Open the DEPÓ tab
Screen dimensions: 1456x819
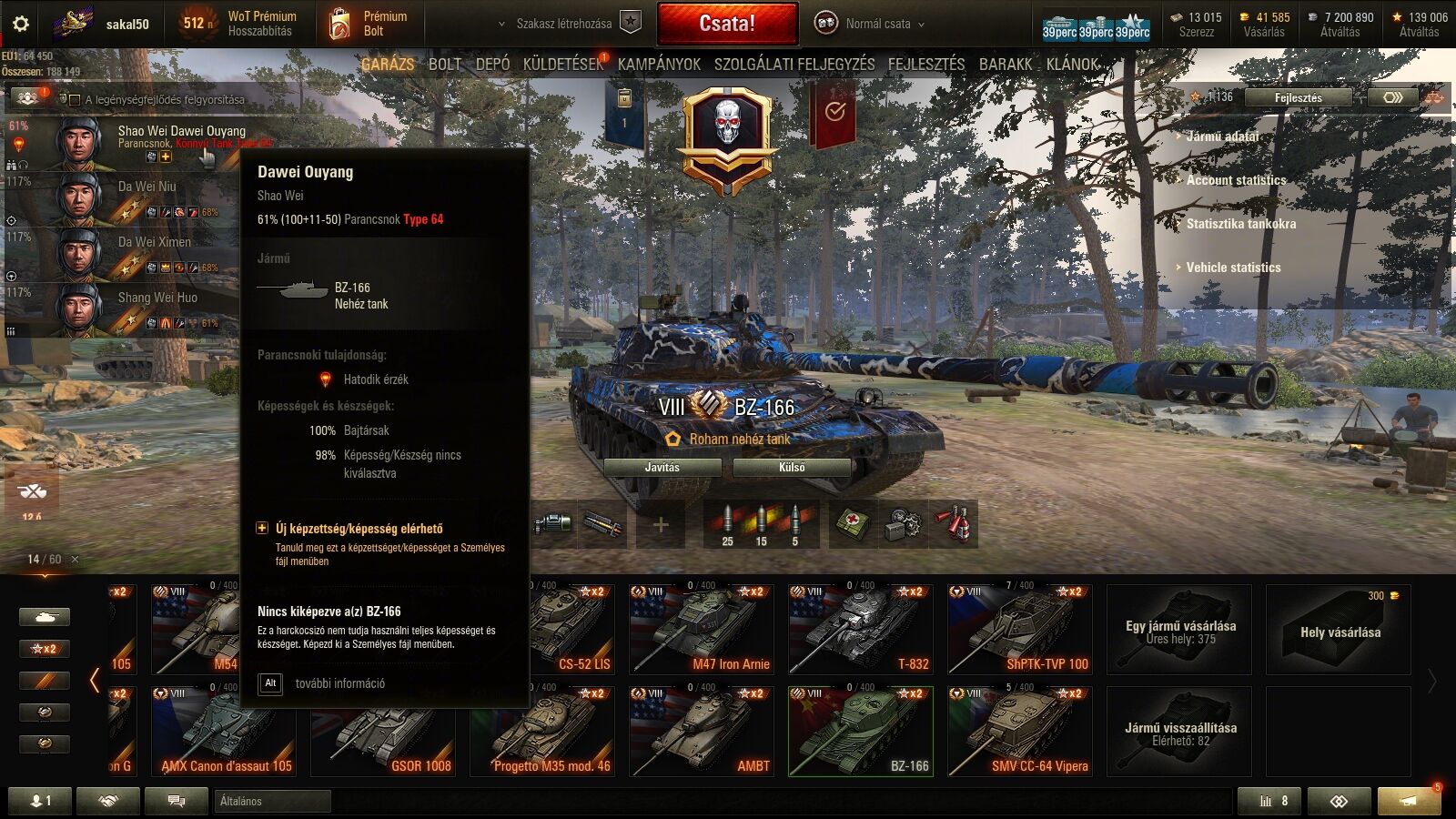pyautogui.click(x=492, y=64)
